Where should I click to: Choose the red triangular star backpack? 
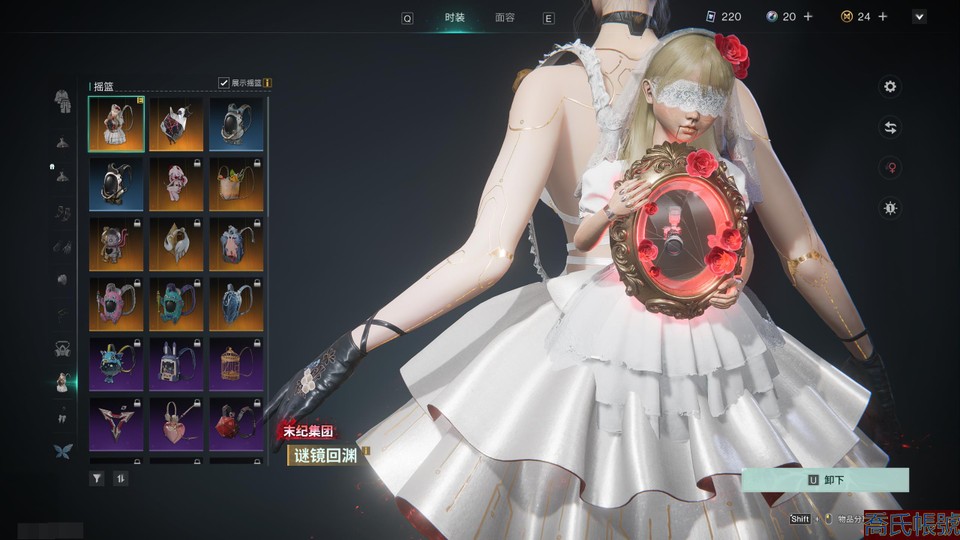click(116, 424)
